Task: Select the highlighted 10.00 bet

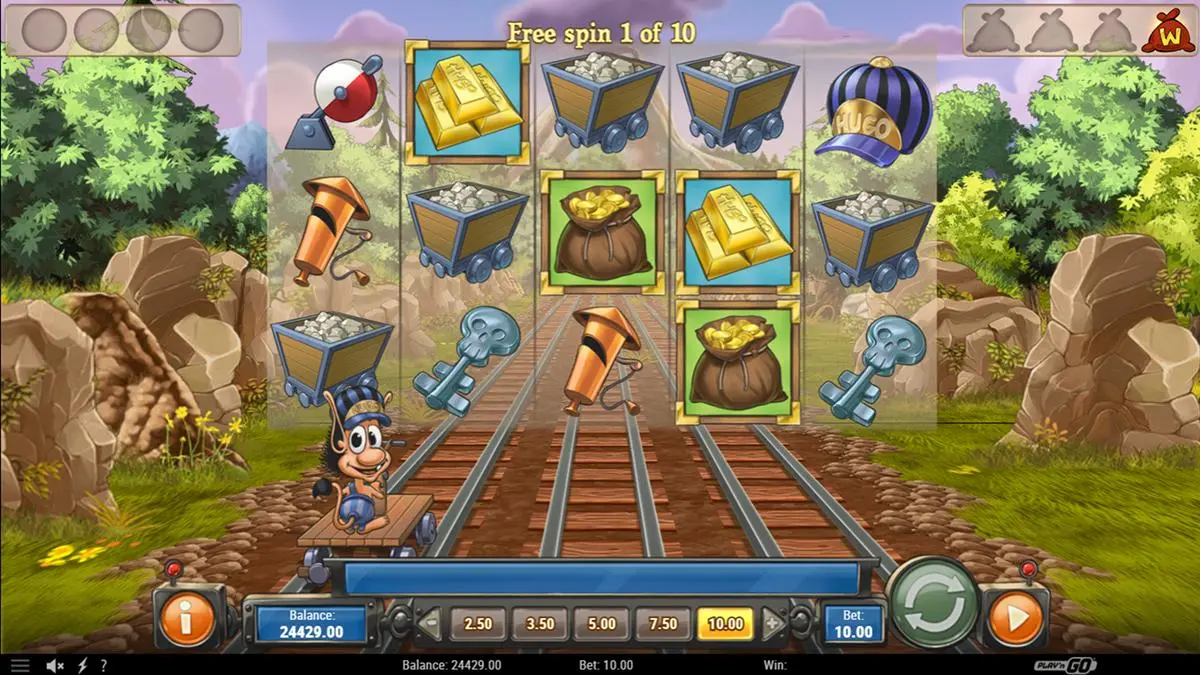Action: coord(725,624)
